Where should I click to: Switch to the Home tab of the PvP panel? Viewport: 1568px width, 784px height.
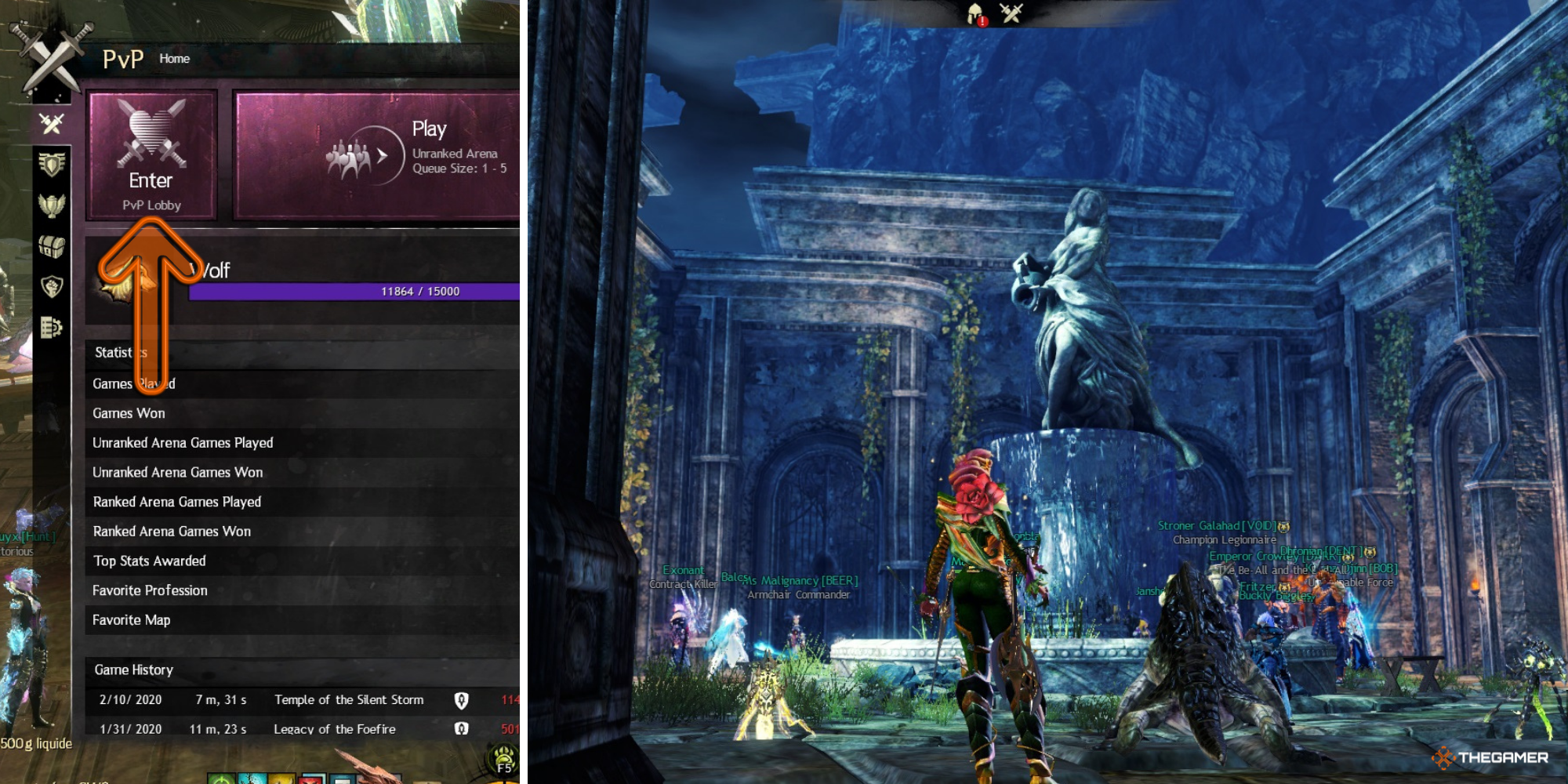173,58
